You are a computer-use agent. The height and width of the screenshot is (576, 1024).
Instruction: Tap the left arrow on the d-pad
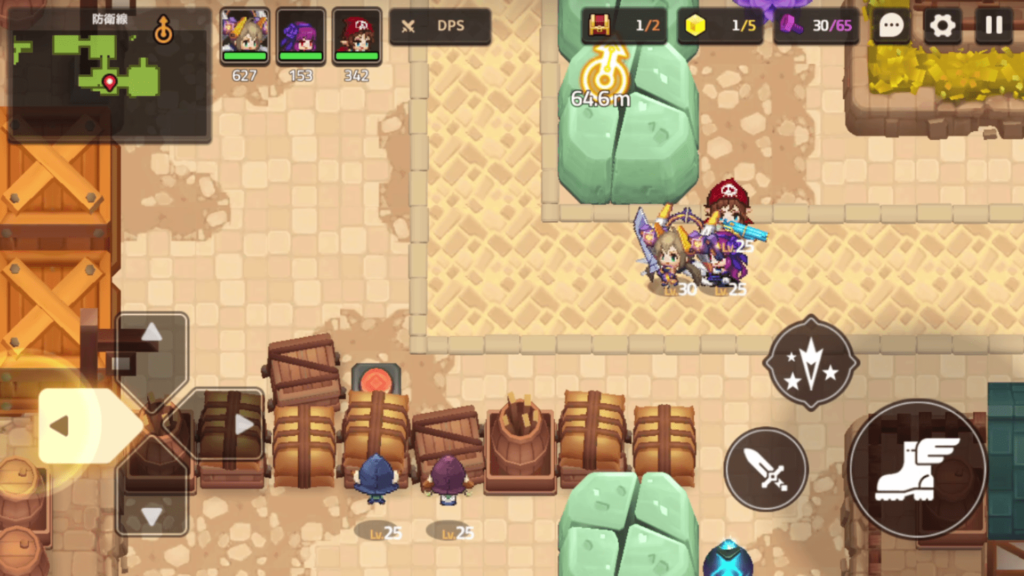[60, 426]
